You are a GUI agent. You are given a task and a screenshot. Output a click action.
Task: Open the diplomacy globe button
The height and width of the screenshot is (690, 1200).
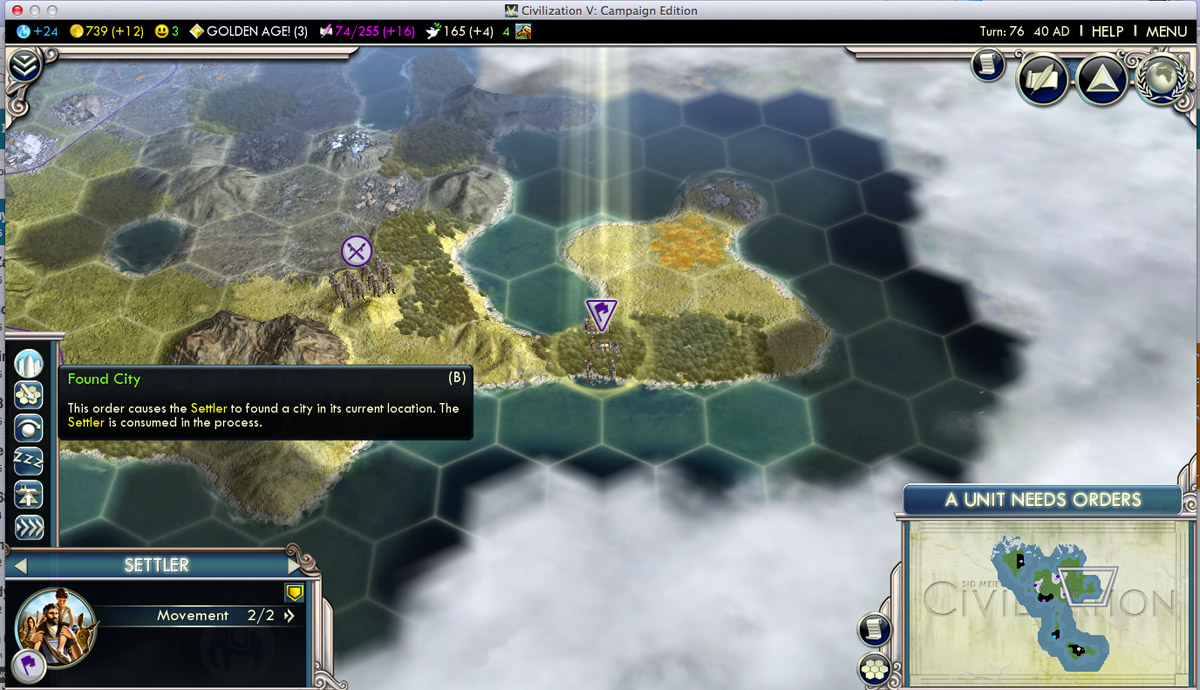pyautogui.click(x=1162, y=78)
